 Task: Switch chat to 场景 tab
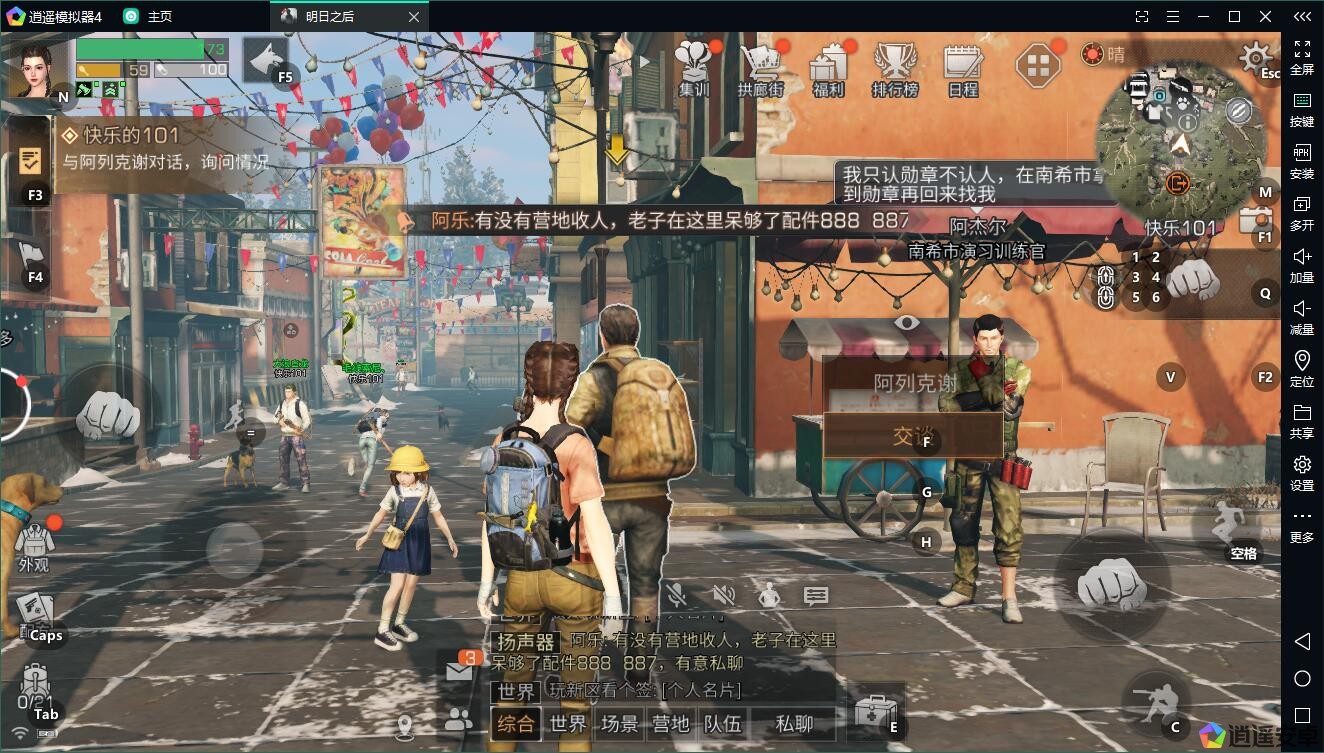tap(620, 723)
